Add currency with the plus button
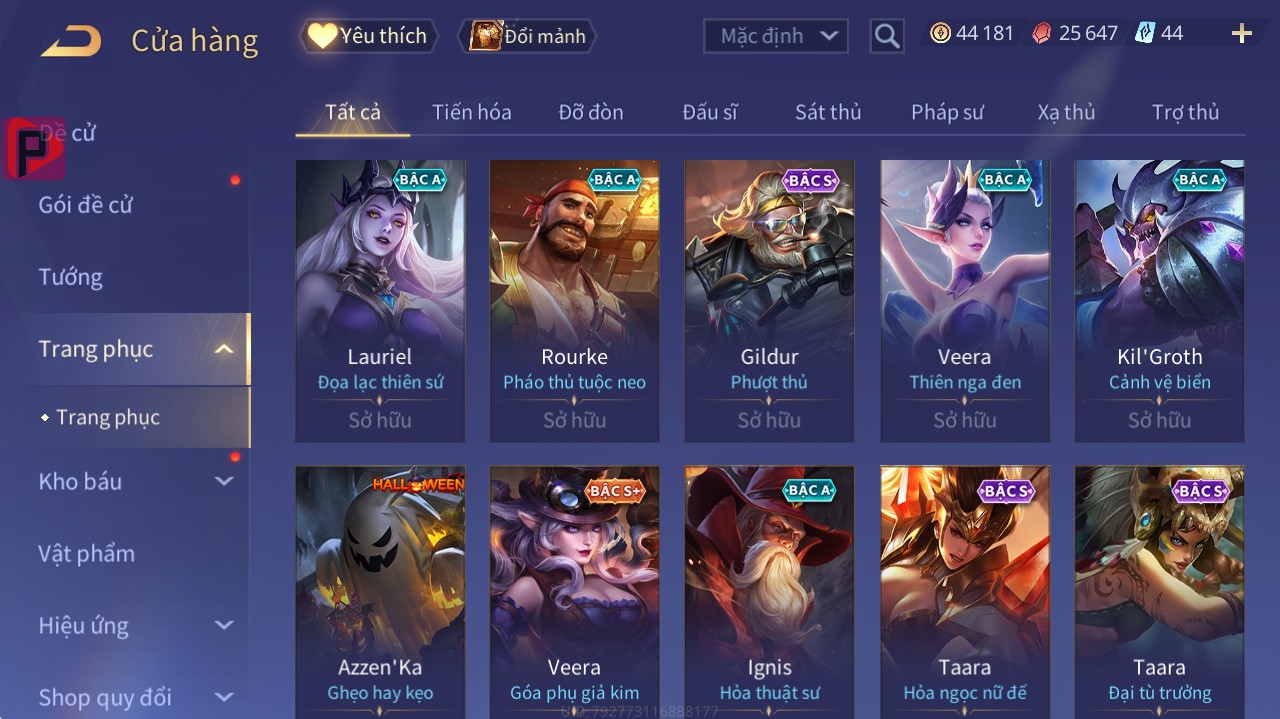This screenshot has height=719, width=1280. [1241, 34]
